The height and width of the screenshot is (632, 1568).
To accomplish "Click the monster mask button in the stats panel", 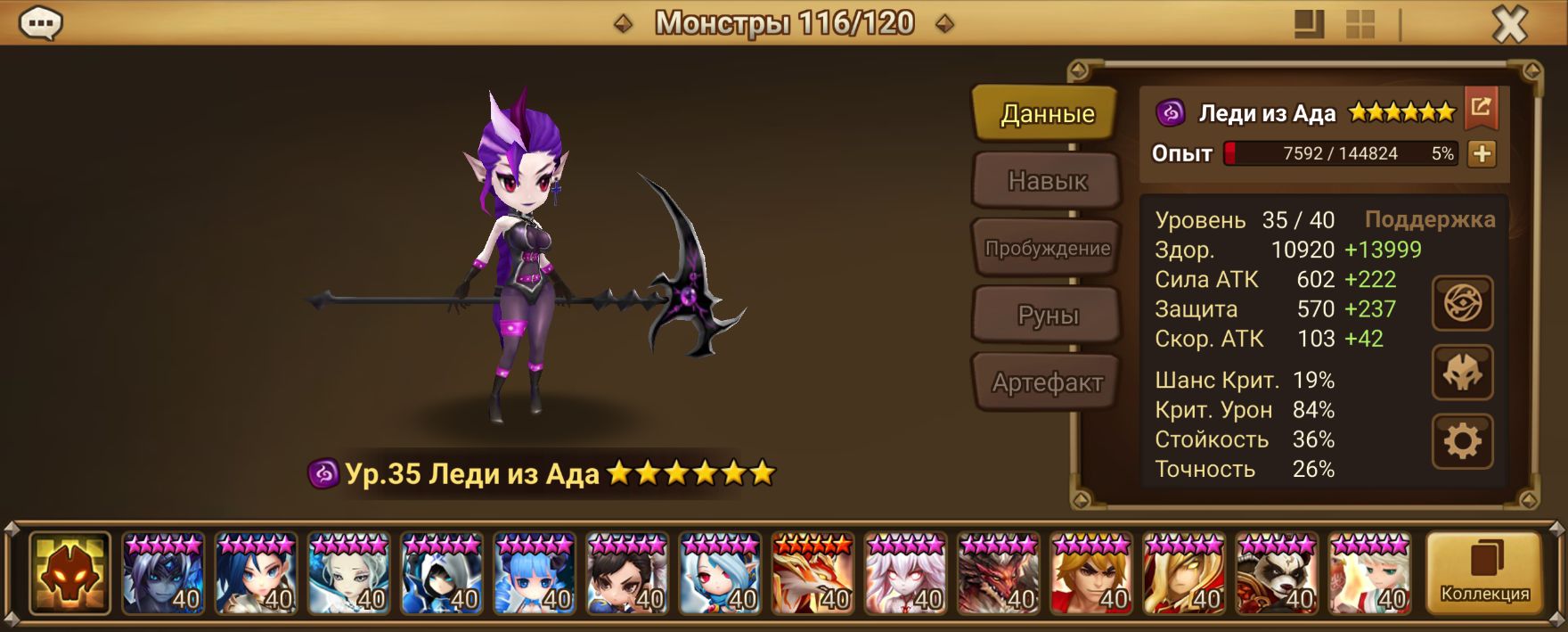I will click(1462, 373).
